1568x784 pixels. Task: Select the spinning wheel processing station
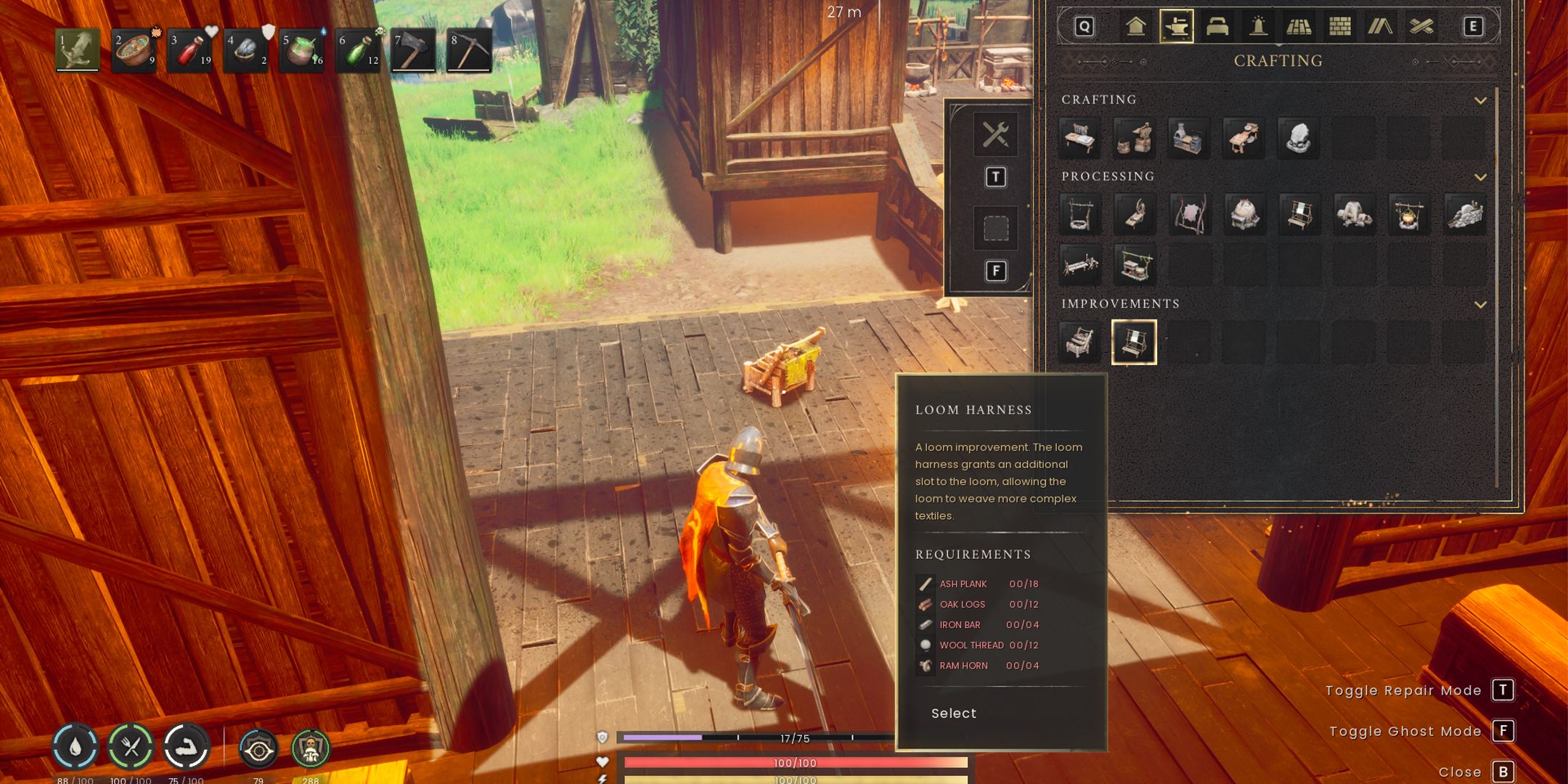coord(1135,215)
